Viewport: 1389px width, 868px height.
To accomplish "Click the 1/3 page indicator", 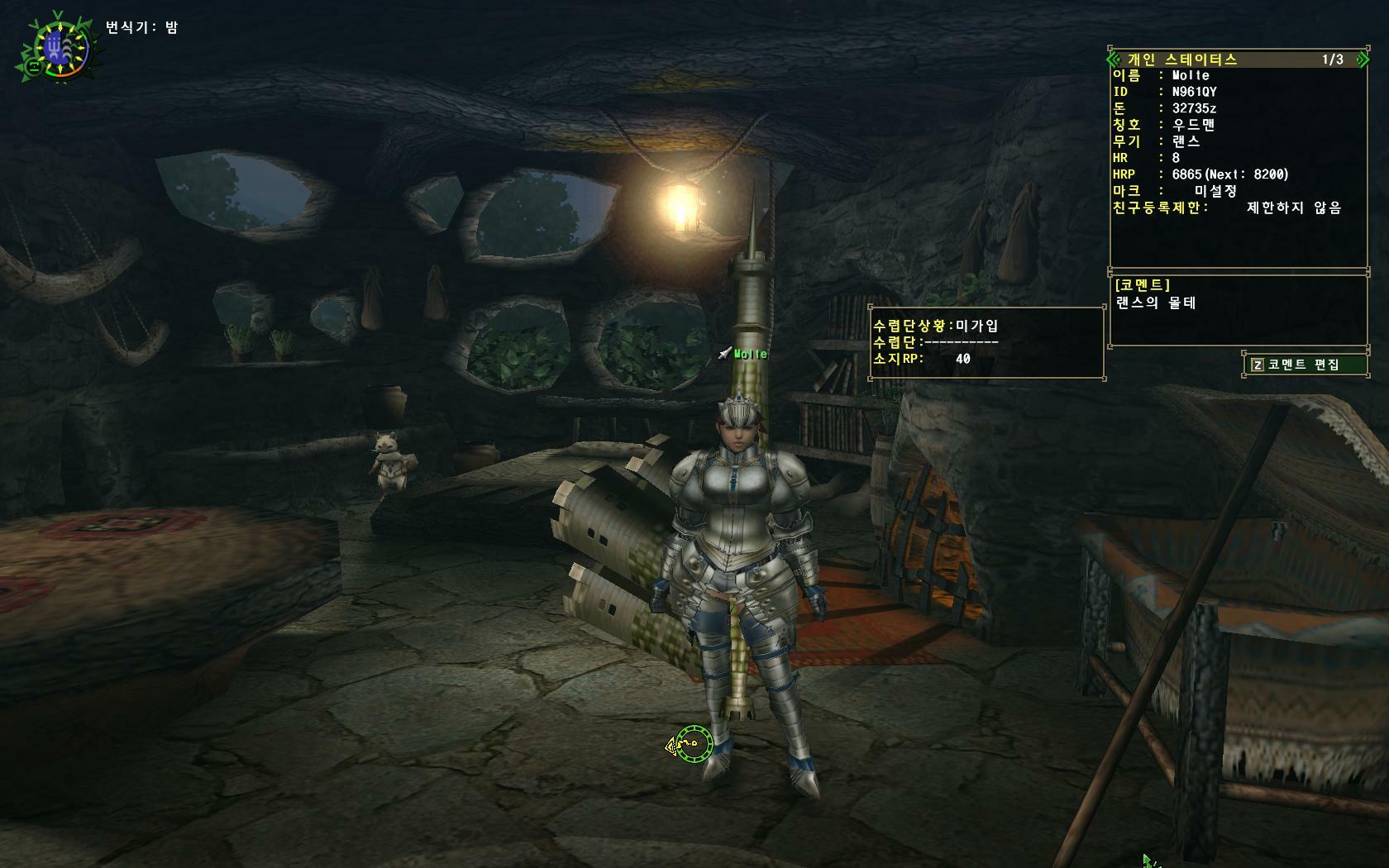I will [x=1332, y=60].
